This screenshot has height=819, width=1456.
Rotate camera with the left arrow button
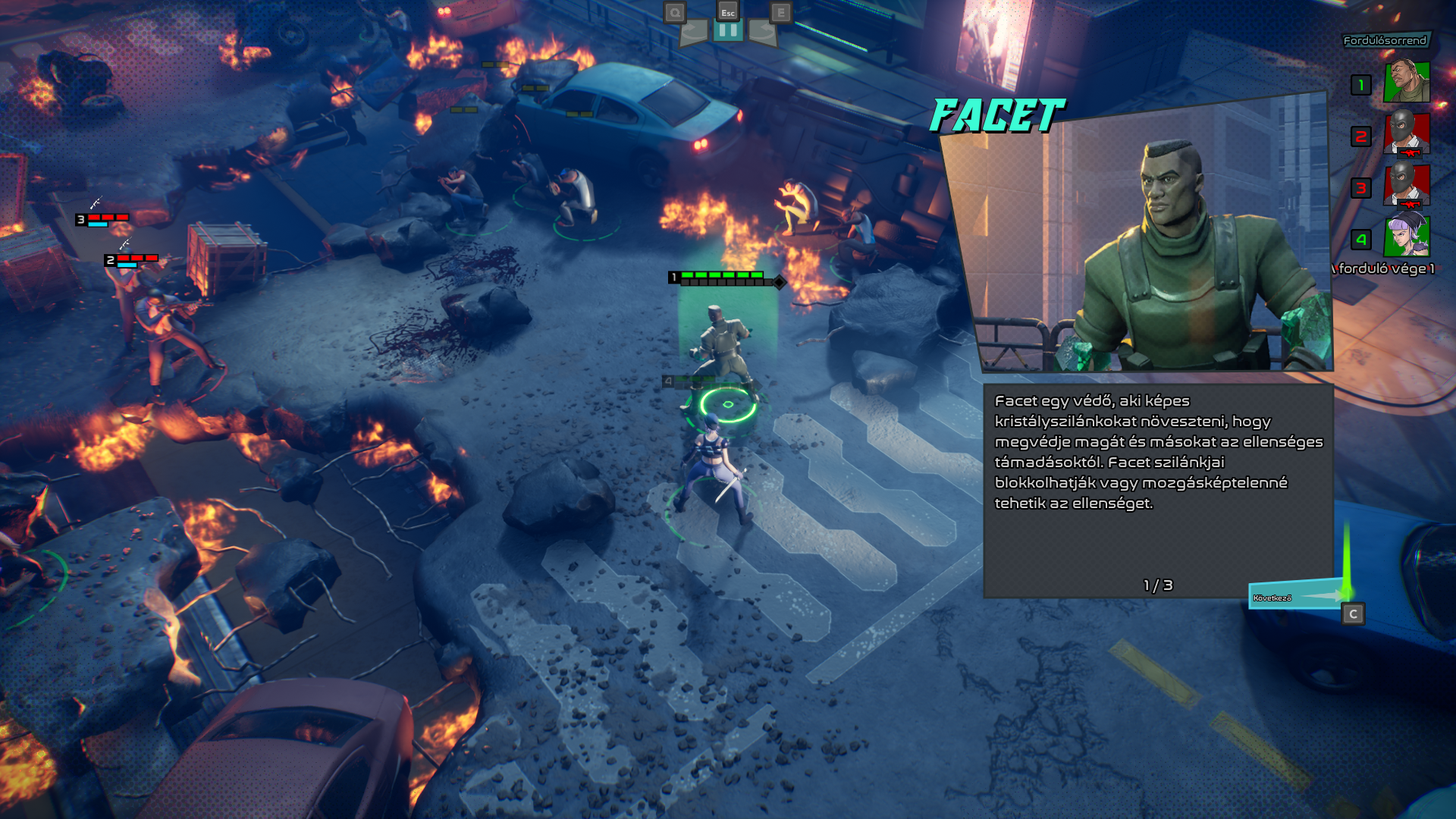694,32
